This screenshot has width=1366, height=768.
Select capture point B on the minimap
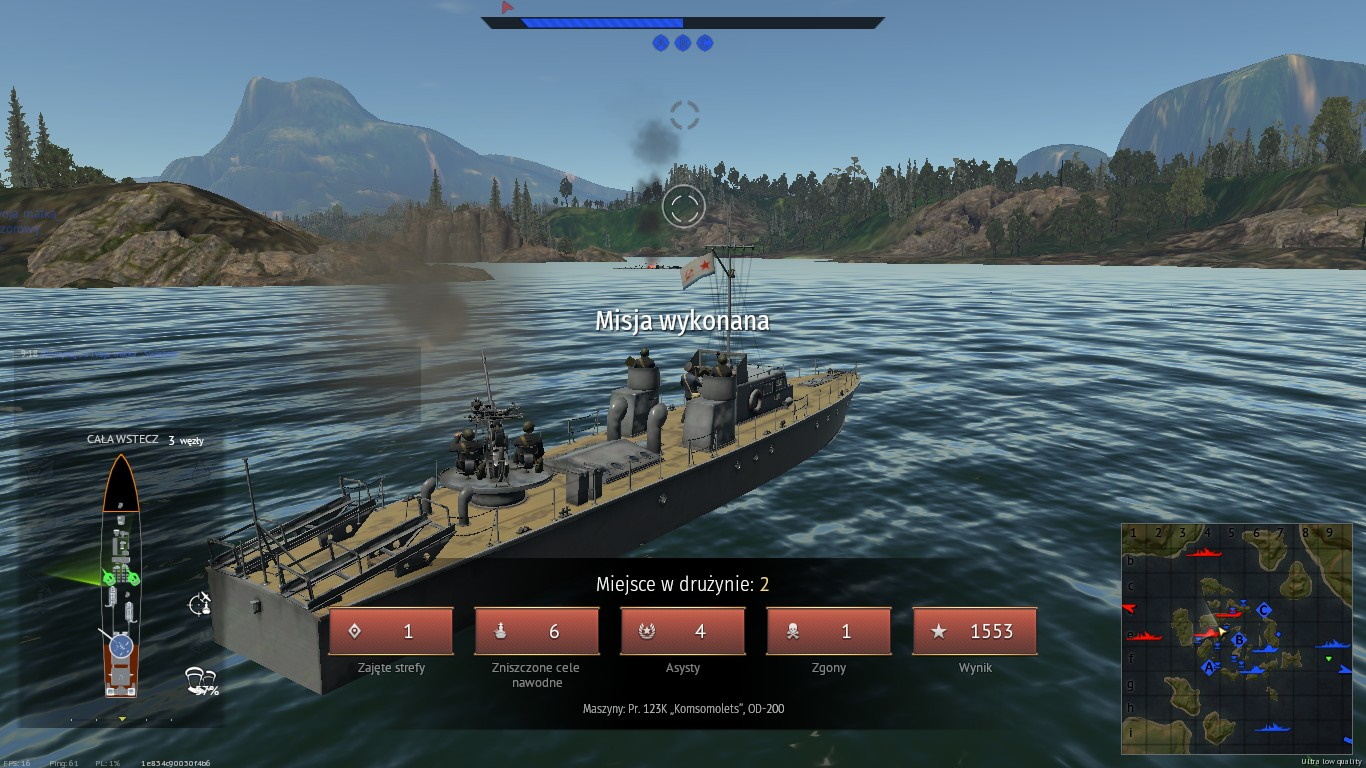coord(1238,640)
